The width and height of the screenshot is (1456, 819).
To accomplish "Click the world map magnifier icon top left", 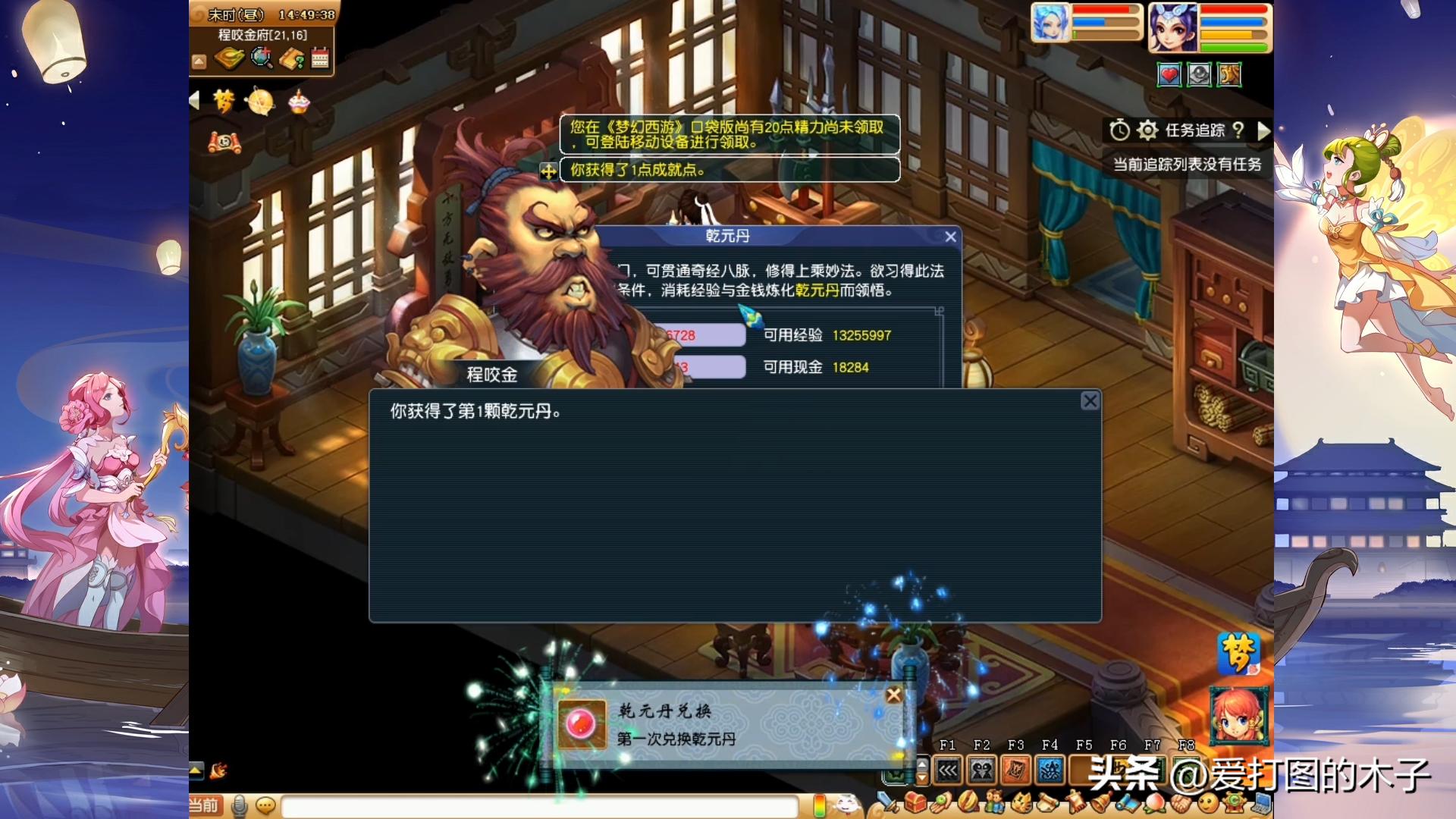I will pos(262,59).
